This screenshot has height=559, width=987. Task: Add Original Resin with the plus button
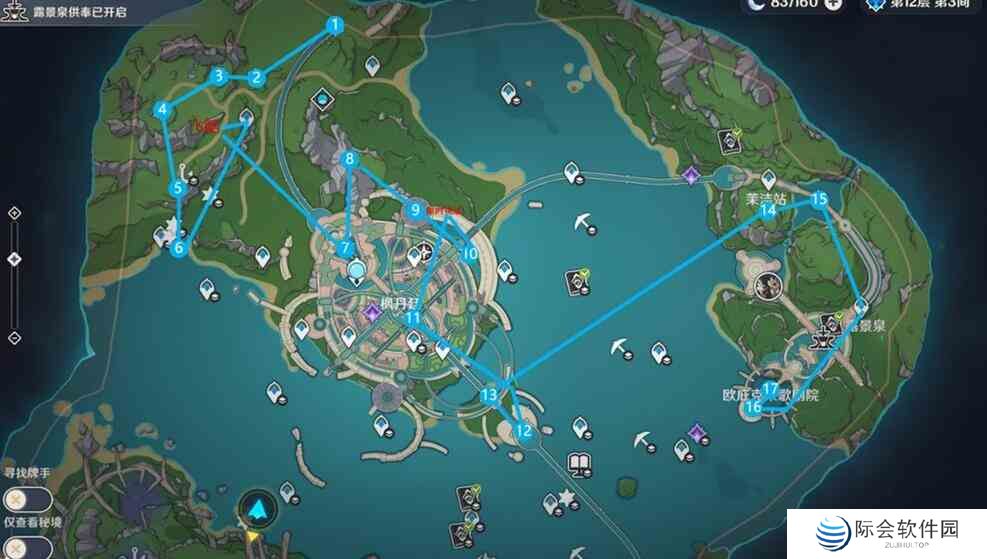[x=833, y=4]
